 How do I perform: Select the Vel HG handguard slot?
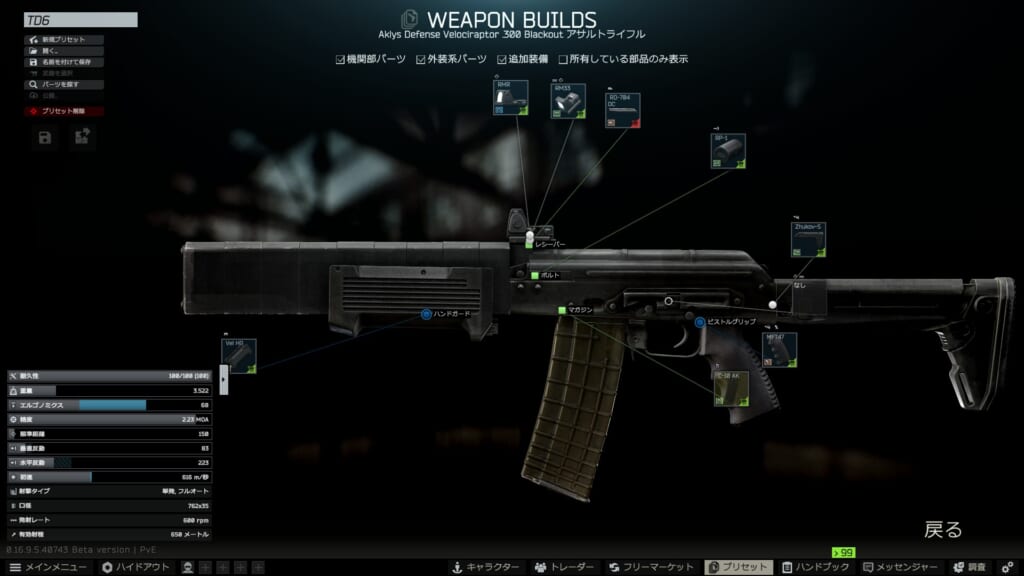[x=239, y=356]
